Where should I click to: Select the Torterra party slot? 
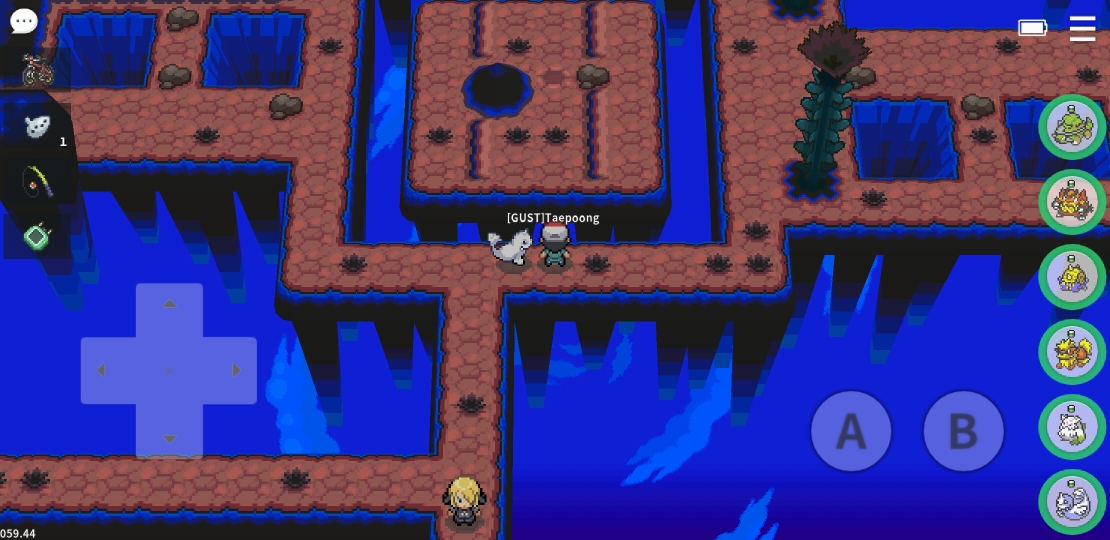(1071, 126)
